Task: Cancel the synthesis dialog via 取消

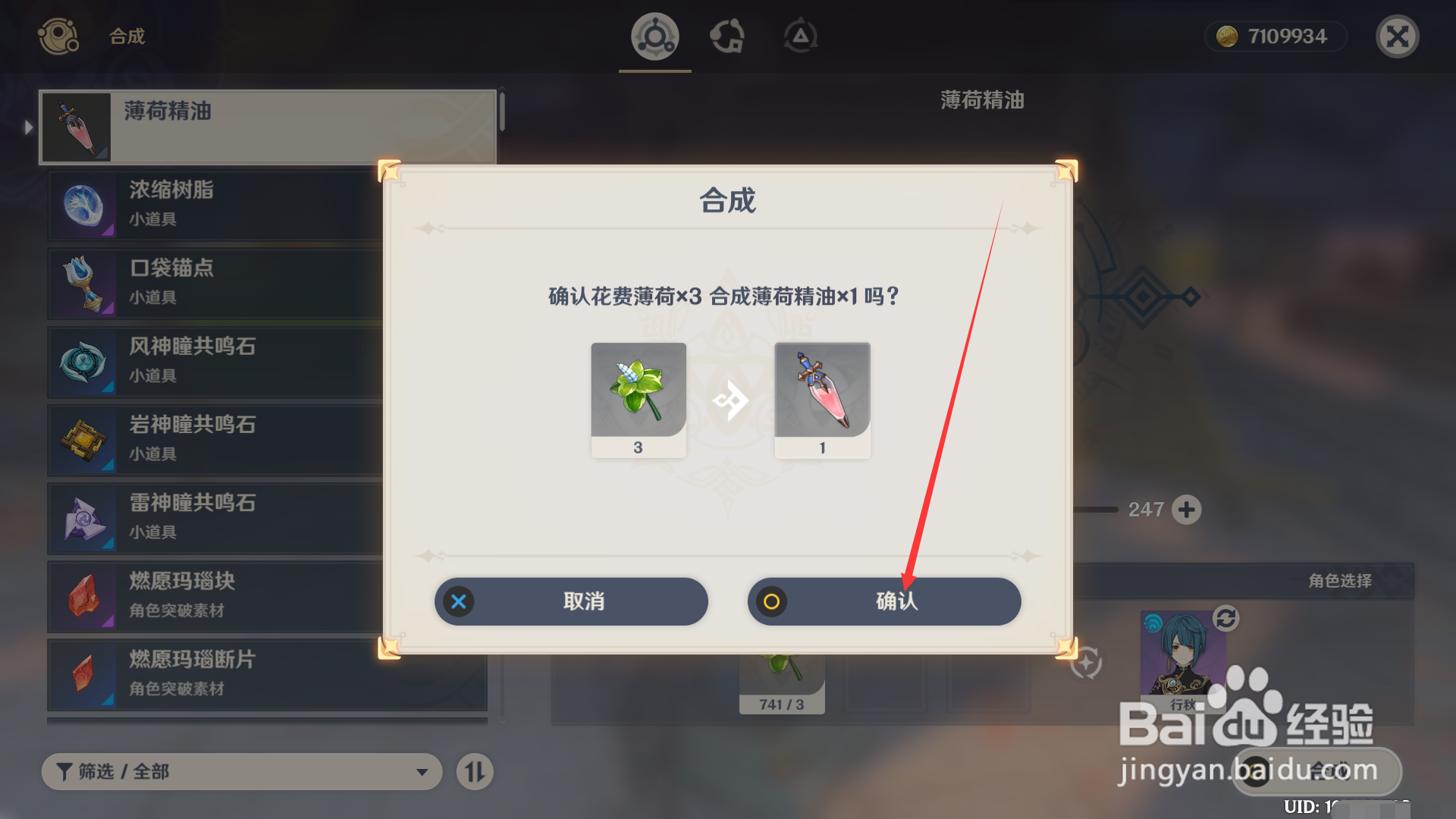Action: click(570, 601)
